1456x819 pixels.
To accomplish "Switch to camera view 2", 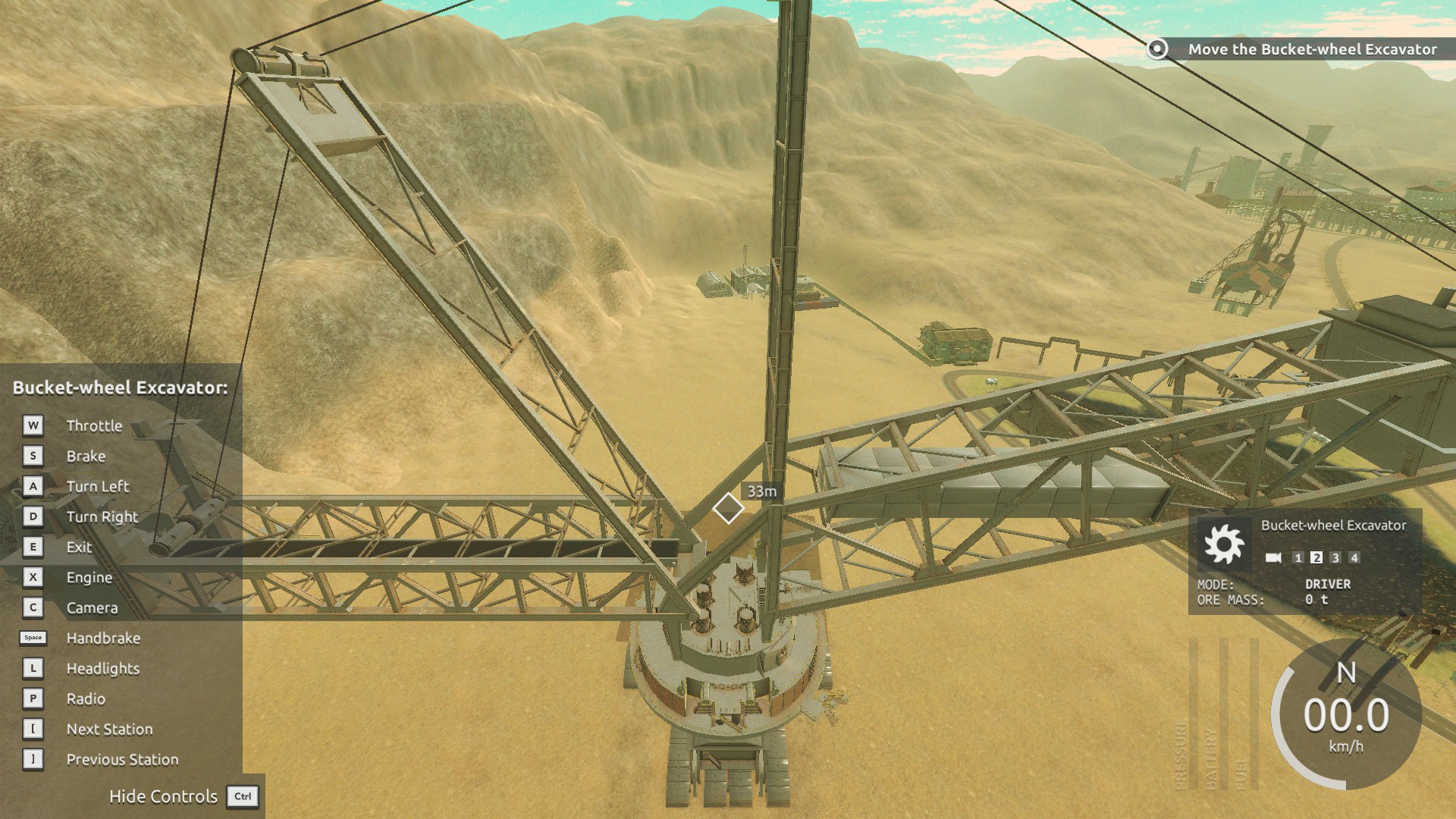I will (x=1316, y=558).
